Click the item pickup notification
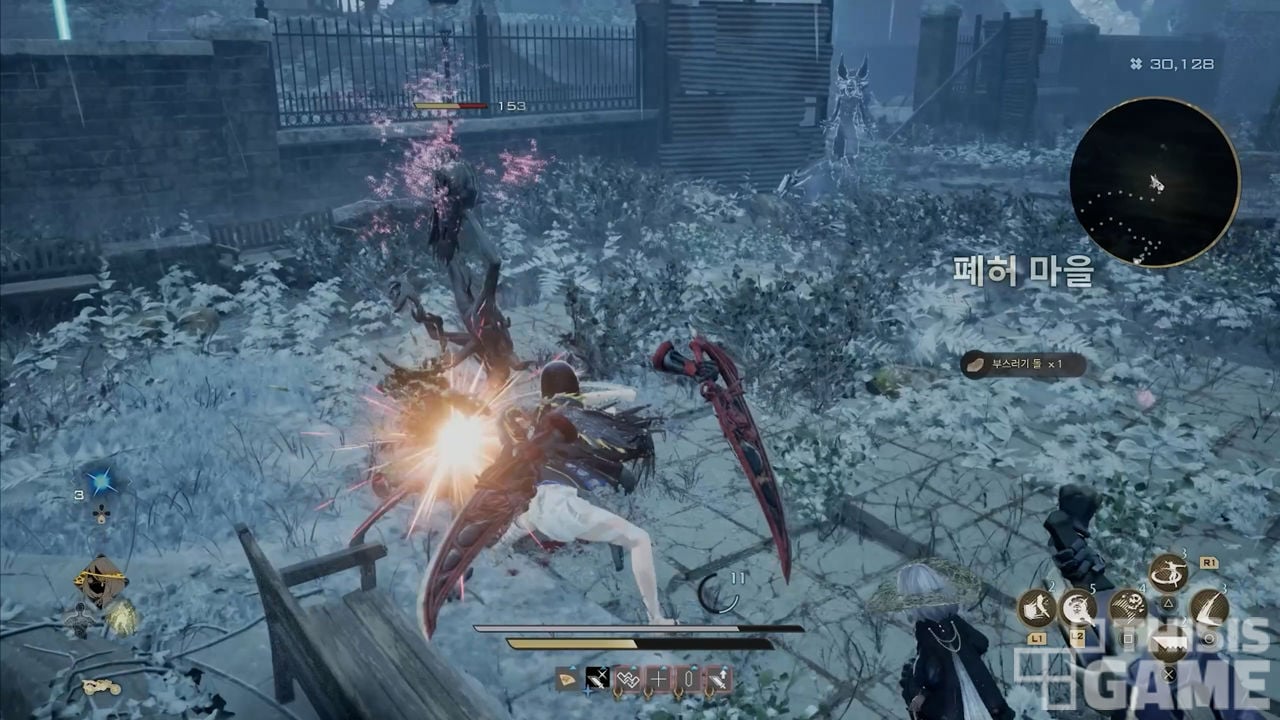Viewport: 1280px width, 720px height. (1023, 365)
